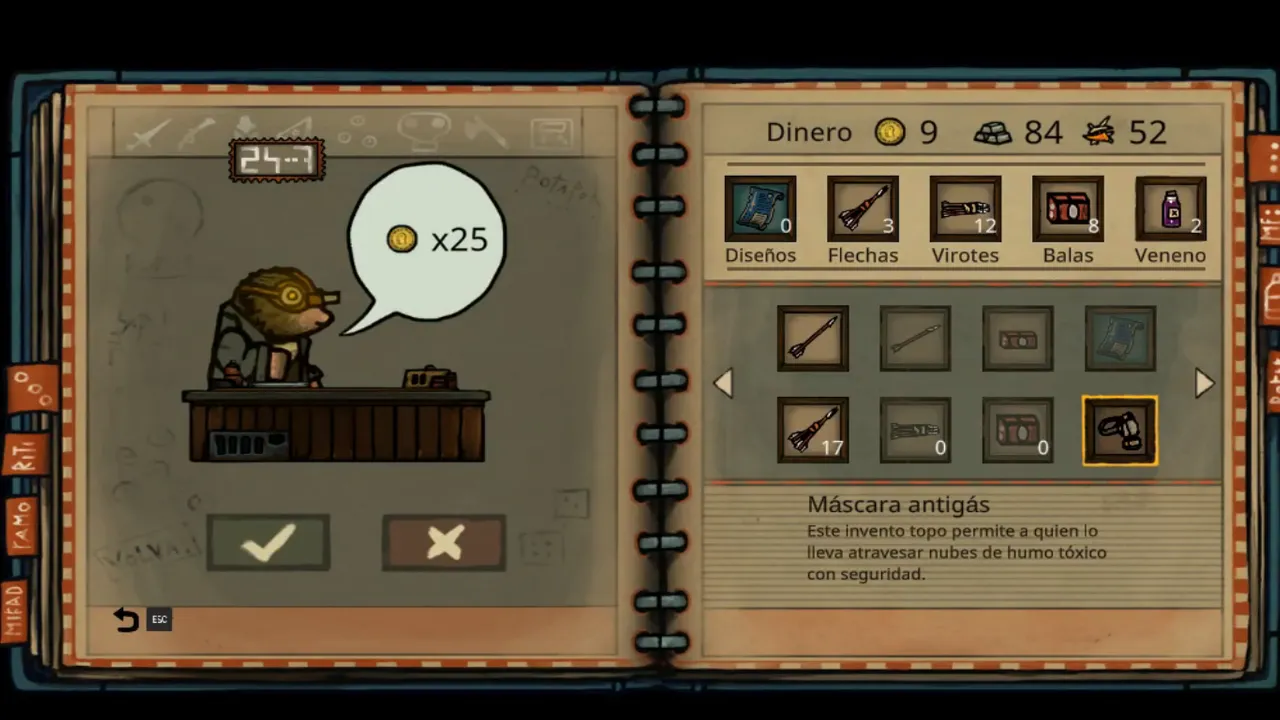
Task: Show the previous page of shop items
Action: click(723, 383)
